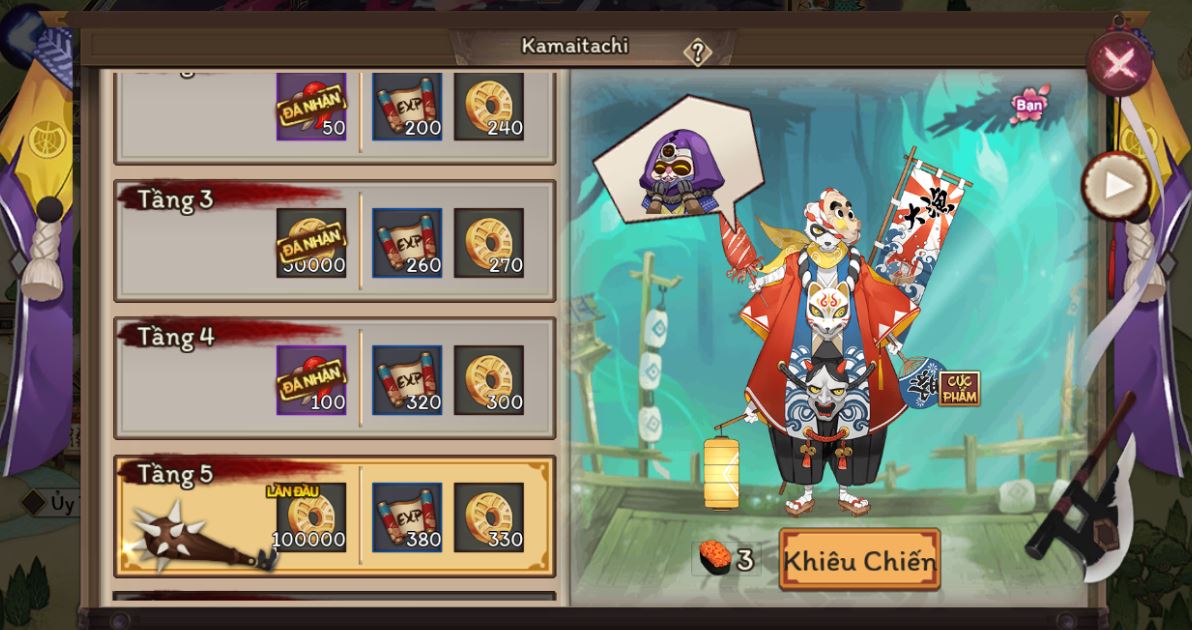Click the round play arrow button

pos(1116,185)
